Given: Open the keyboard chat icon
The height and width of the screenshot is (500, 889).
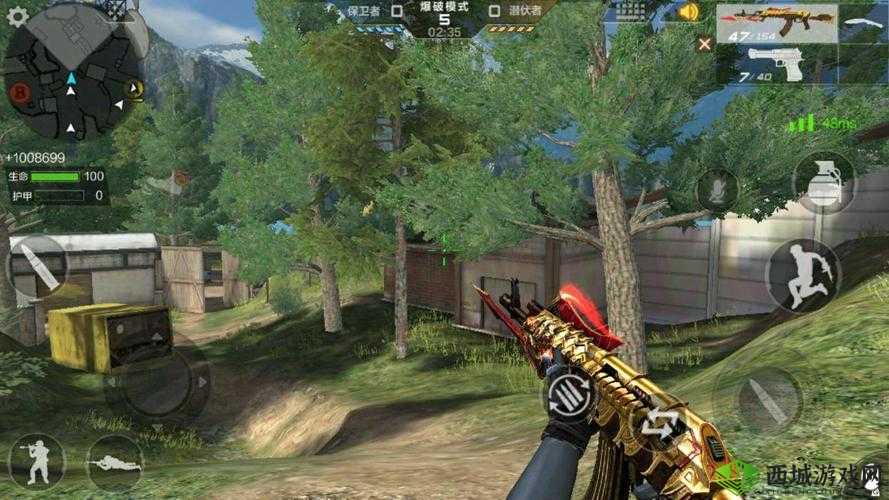Looking at the screenshot, I should 630,12.
